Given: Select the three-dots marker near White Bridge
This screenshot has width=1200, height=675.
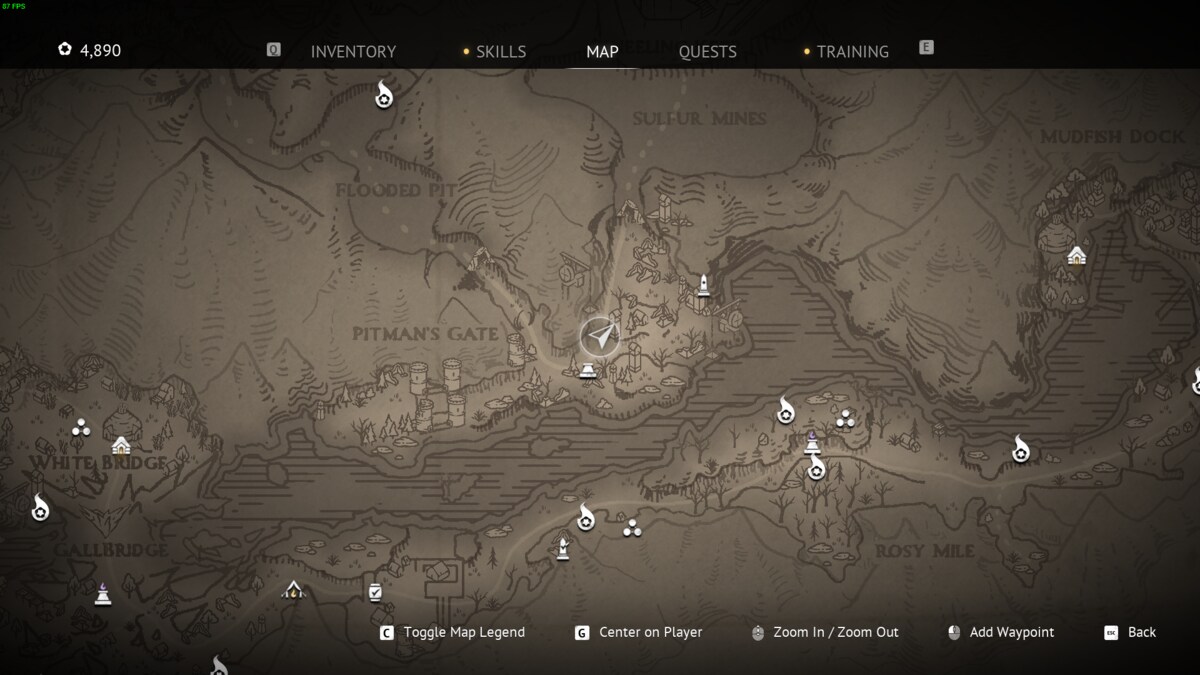Looking at the screenshot, I should (81, 428).
